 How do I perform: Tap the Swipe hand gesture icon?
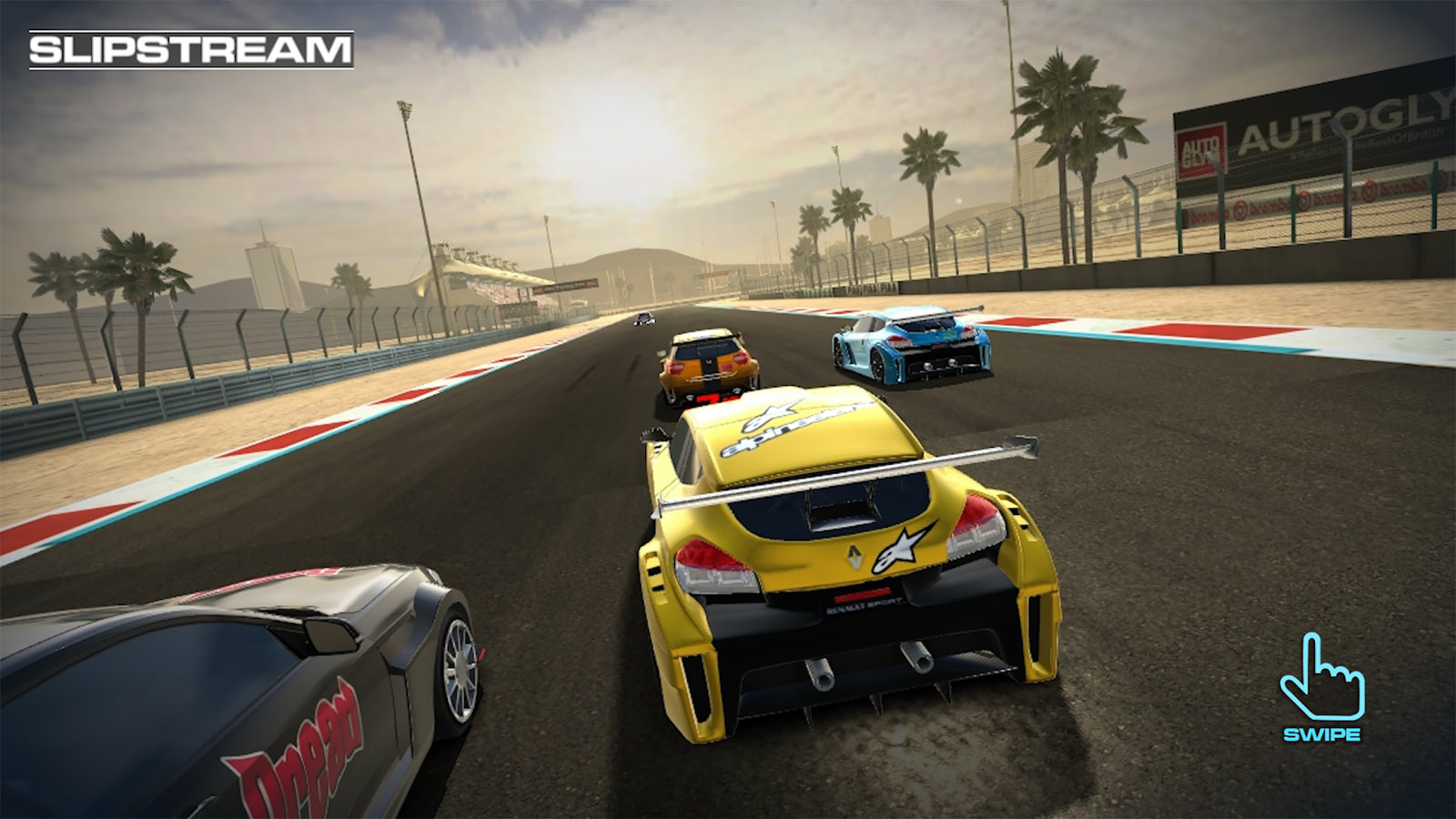point(1321,678)
